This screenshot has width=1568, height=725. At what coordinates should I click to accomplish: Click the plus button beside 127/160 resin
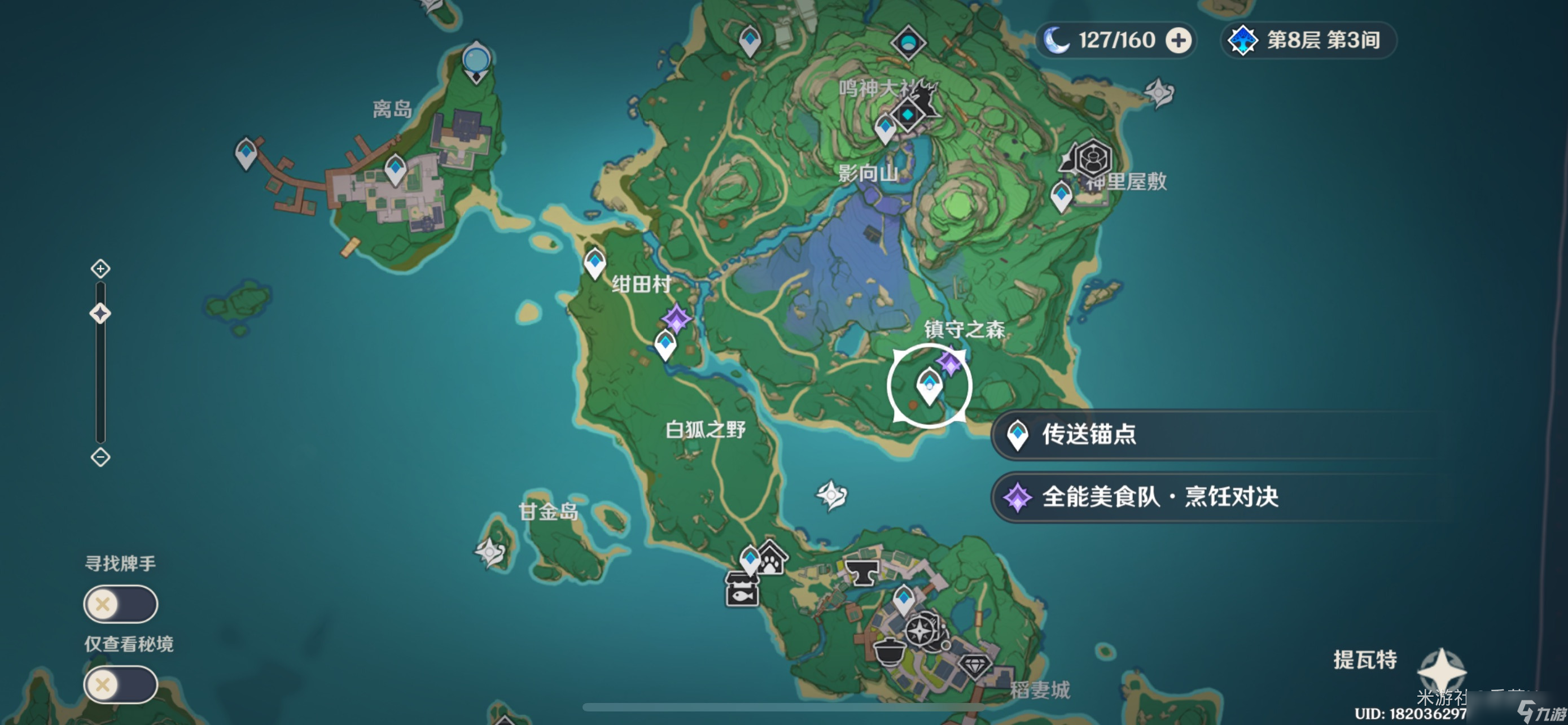(1179, 40)
